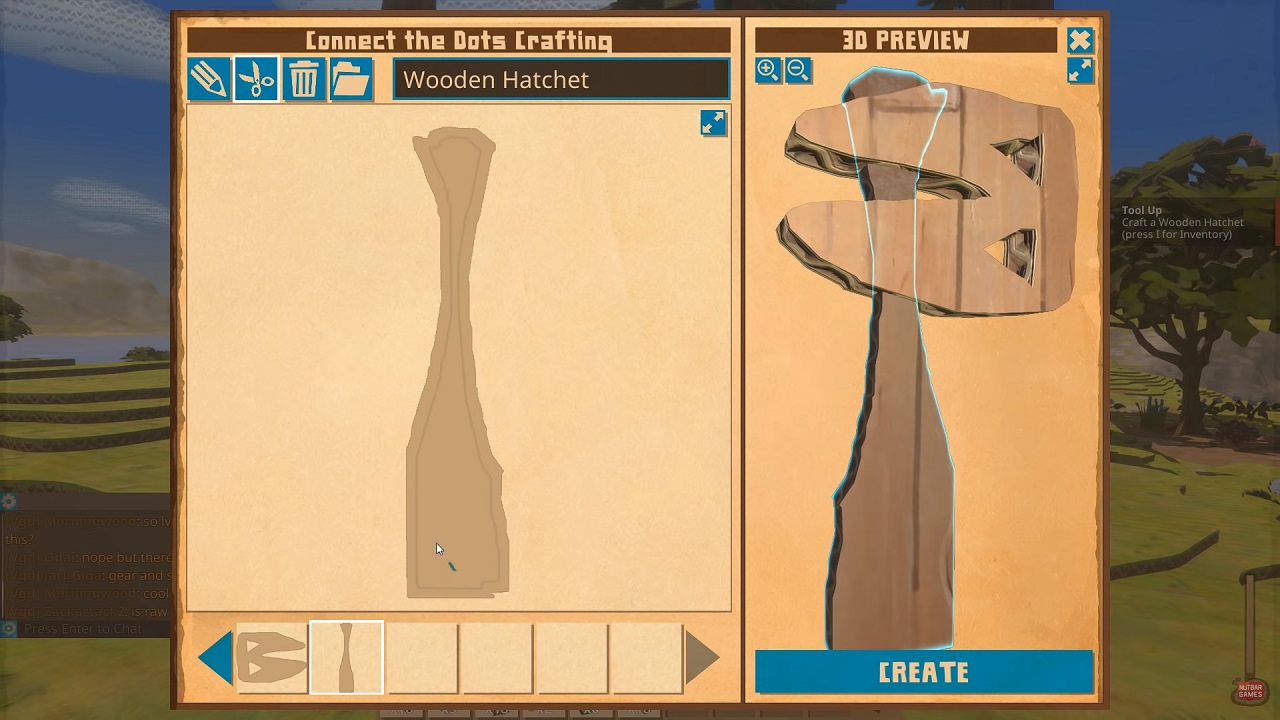This screenshot has height=720, width=1280.
Task: Expand the 3D preview panel
Action: point(1080,70)
